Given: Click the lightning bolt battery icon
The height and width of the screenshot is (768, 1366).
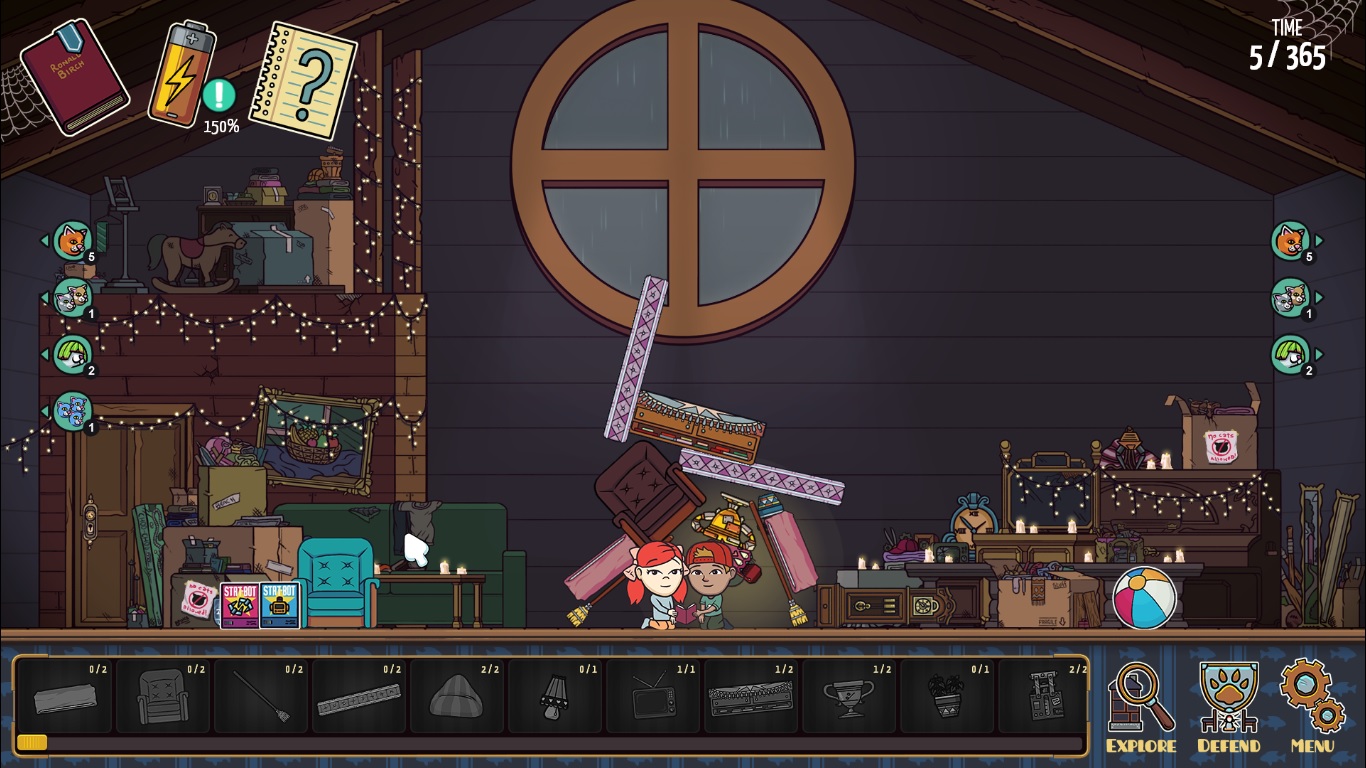Looking at the screenshot, I should [181, 74].
